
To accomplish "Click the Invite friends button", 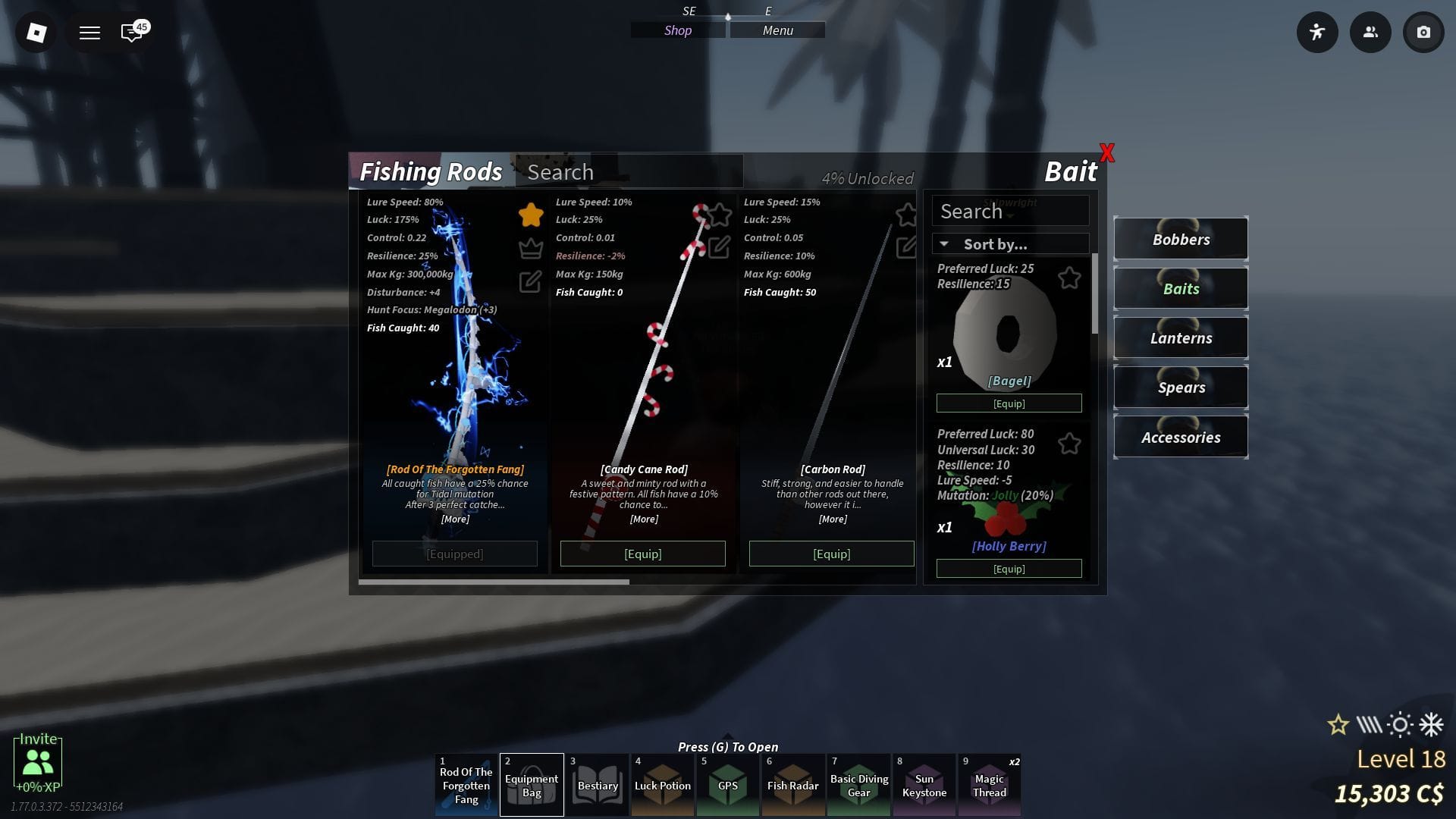I will [x=38, y=761].
